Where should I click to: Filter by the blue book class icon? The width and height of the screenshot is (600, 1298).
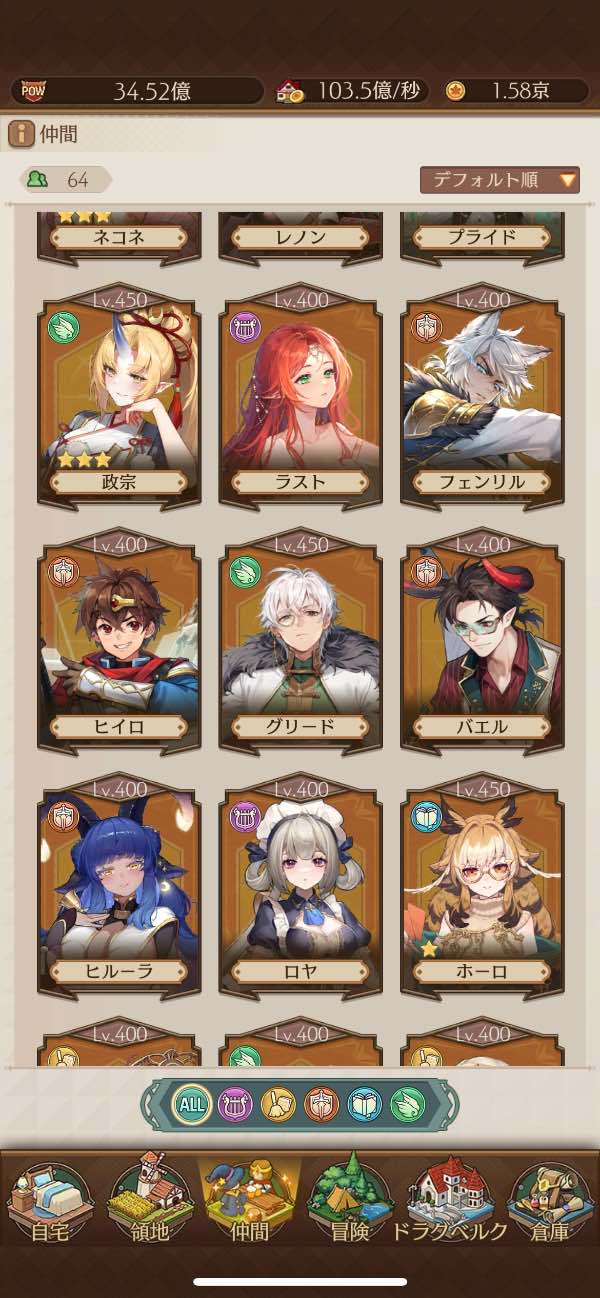click(364, 1105)
